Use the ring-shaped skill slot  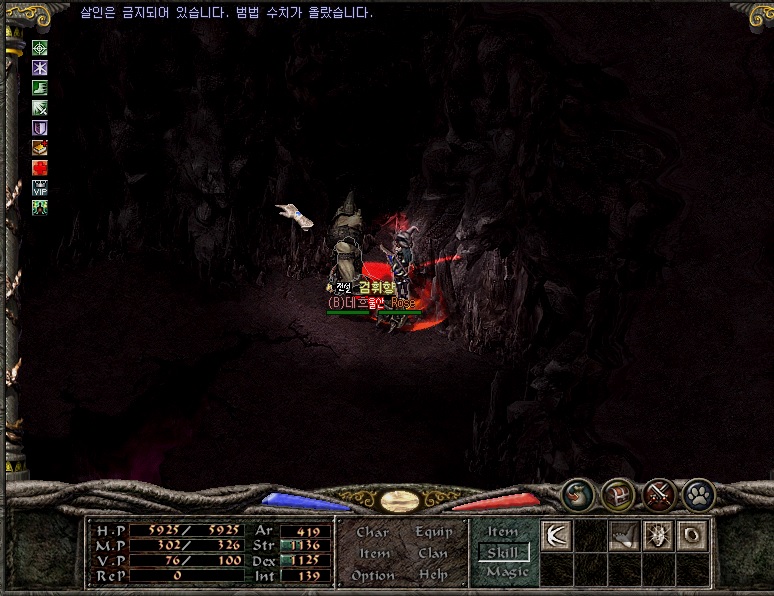692,536
